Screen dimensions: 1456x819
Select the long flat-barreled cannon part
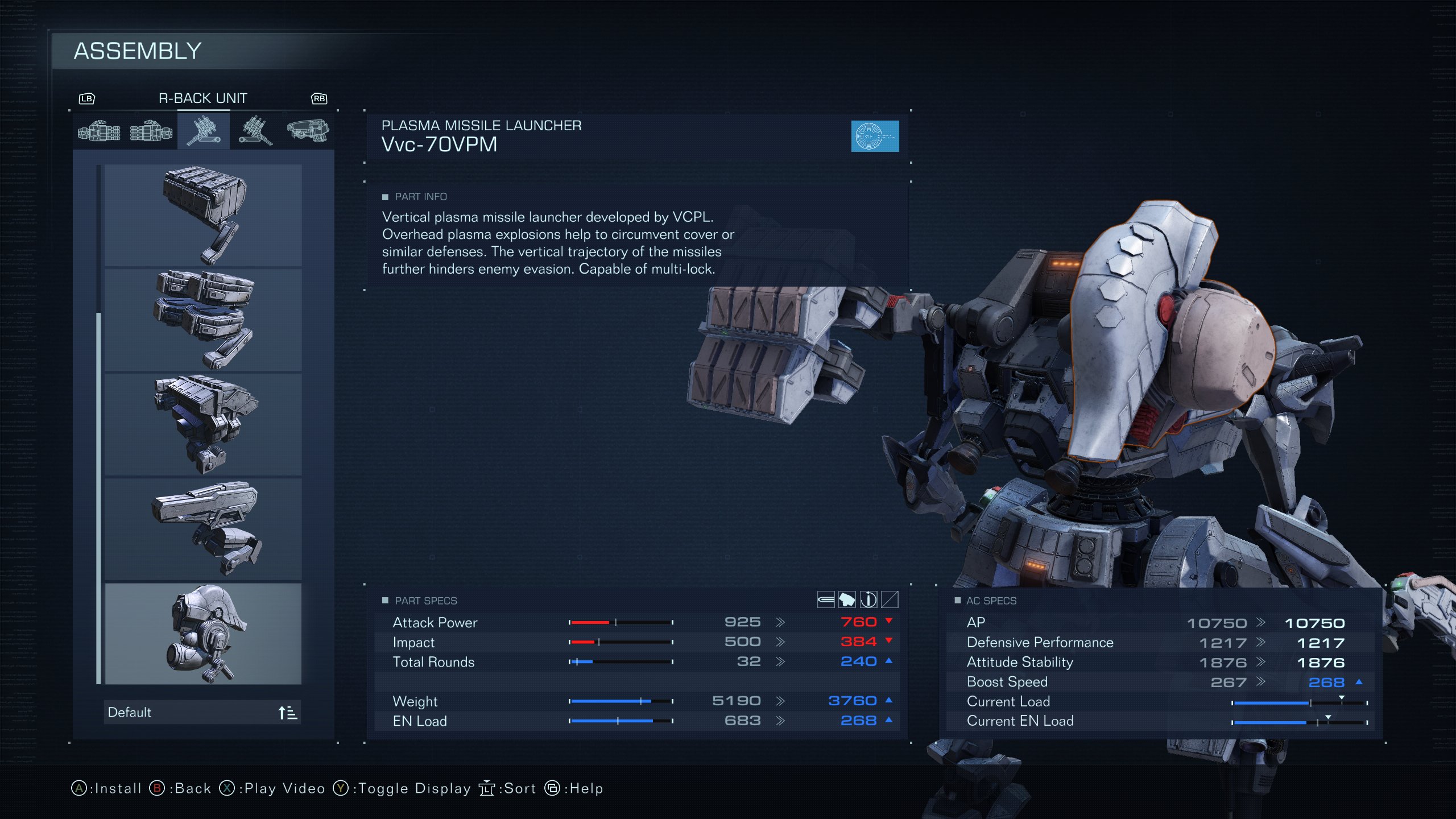(x=203, y=529)
